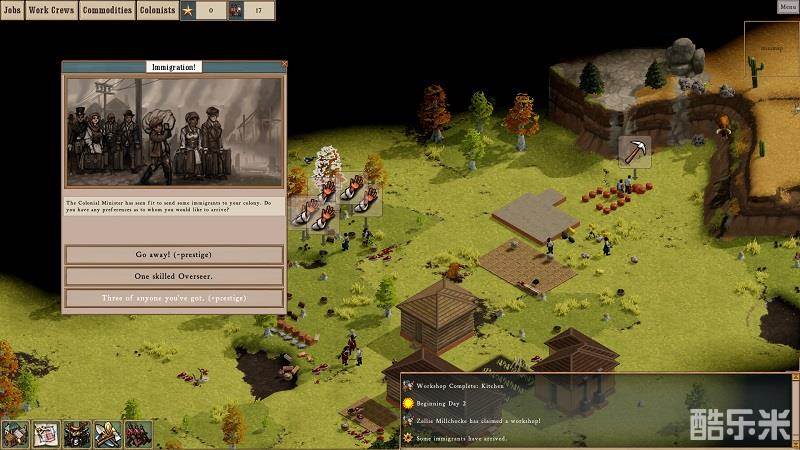Open the red-coat soldiers toolbar button
Image resolution: width=800 pixels, height=450 pixels.
[x=138, y=435]
